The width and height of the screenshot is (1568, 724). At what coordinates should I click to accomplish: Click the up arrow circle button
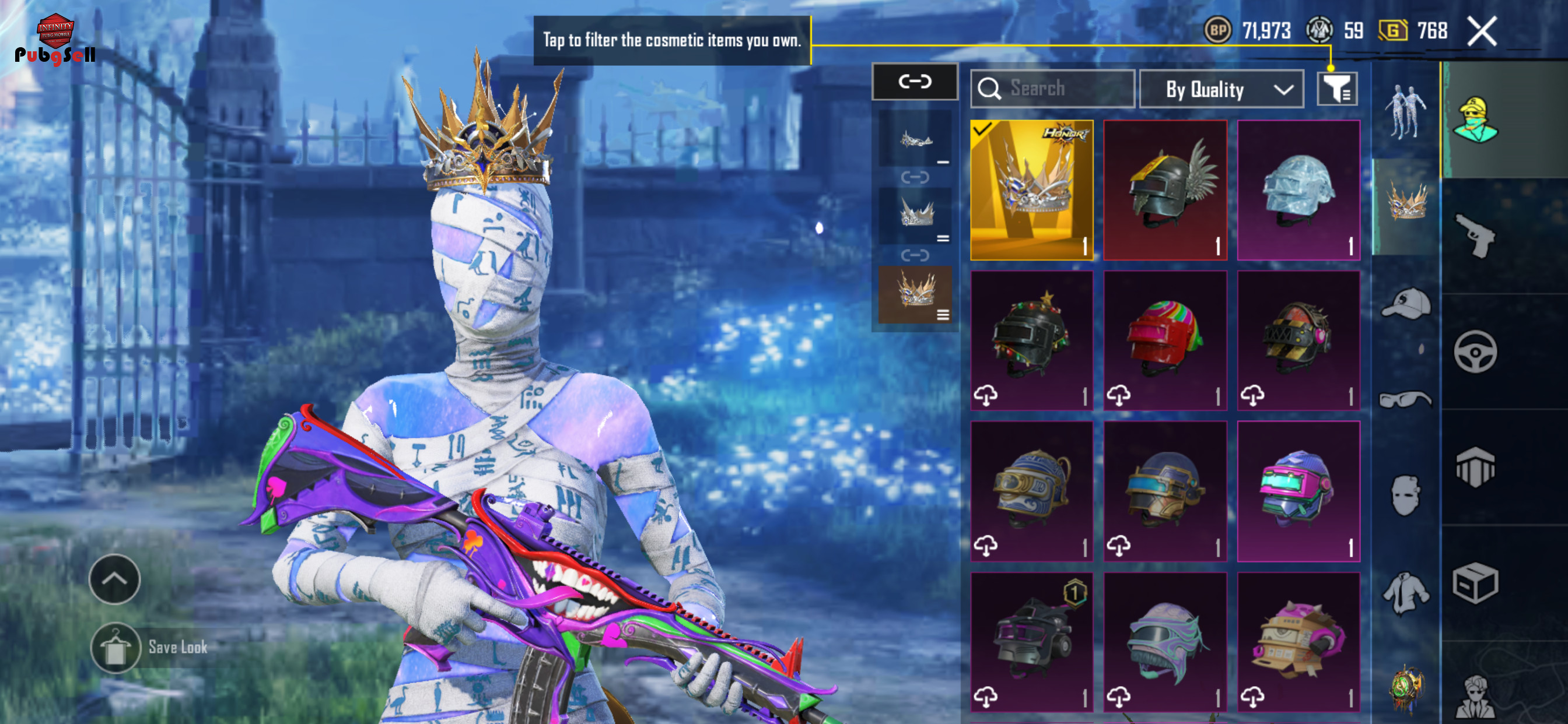(114, 579)
